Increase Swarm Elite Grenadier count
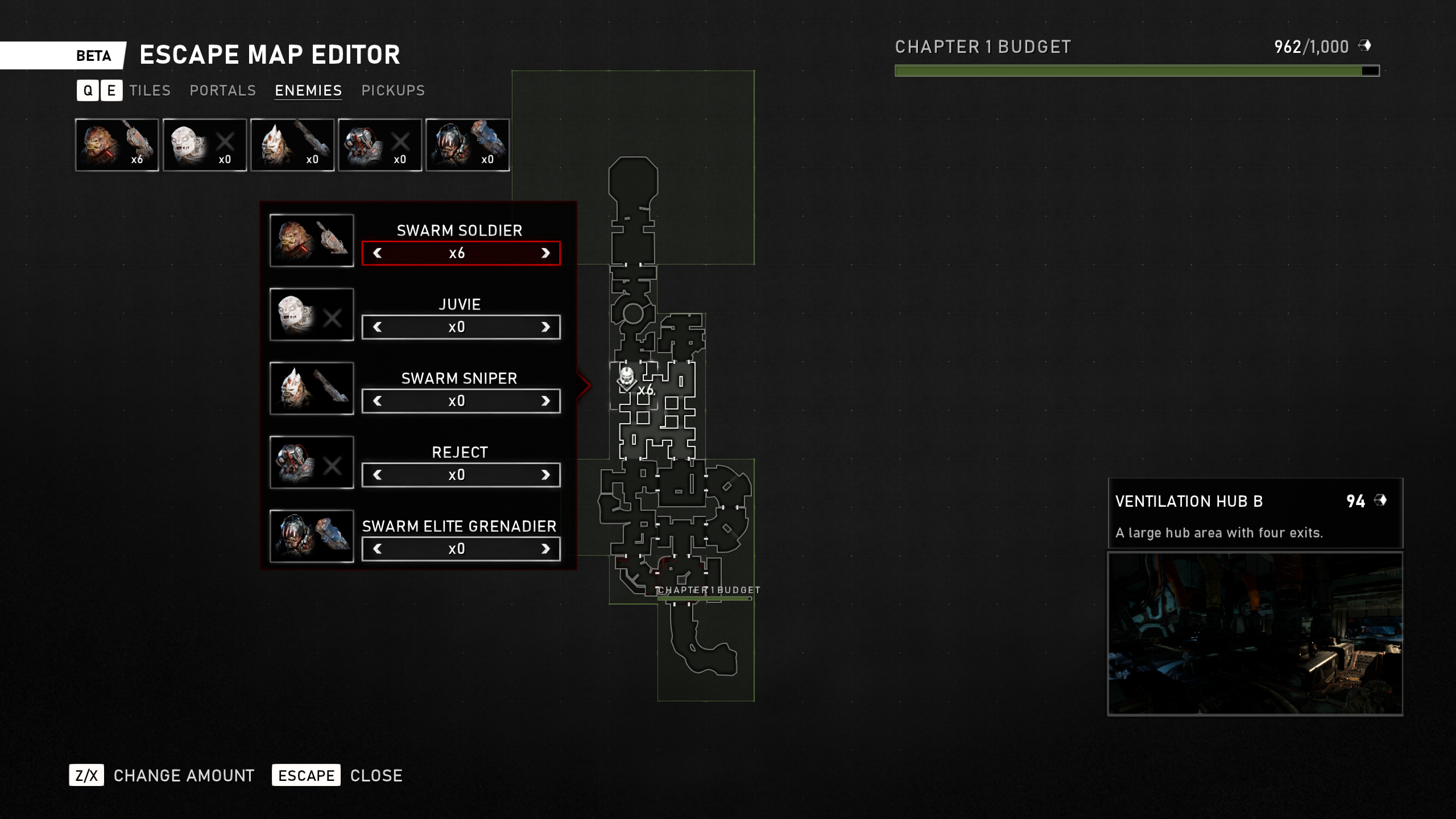This screenshot has height=819, width=1456. [x=545, y=549]
